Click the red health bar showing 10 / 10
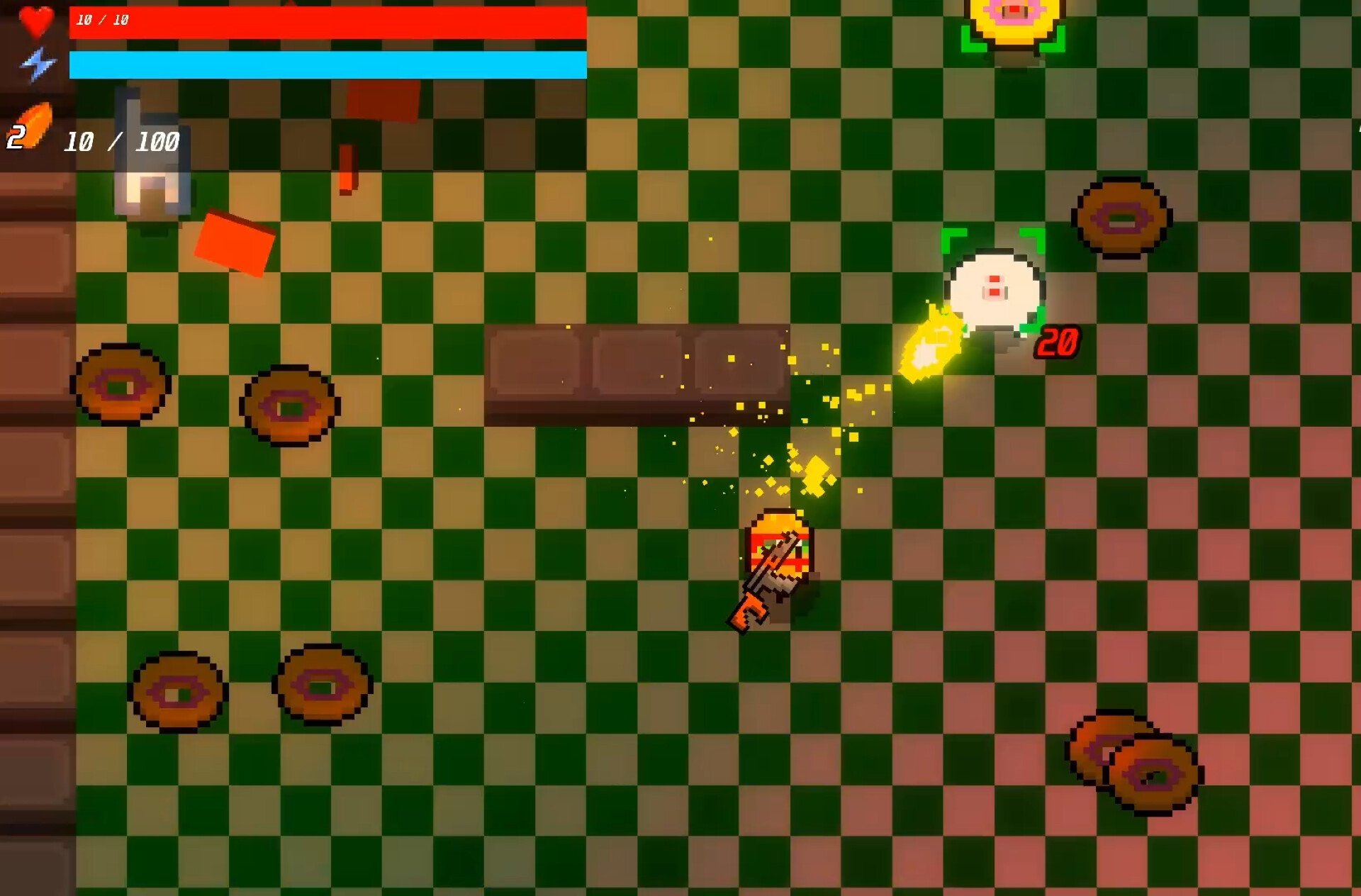The height and width of the screenshot is (896, 1361). [x=326, y=21]
